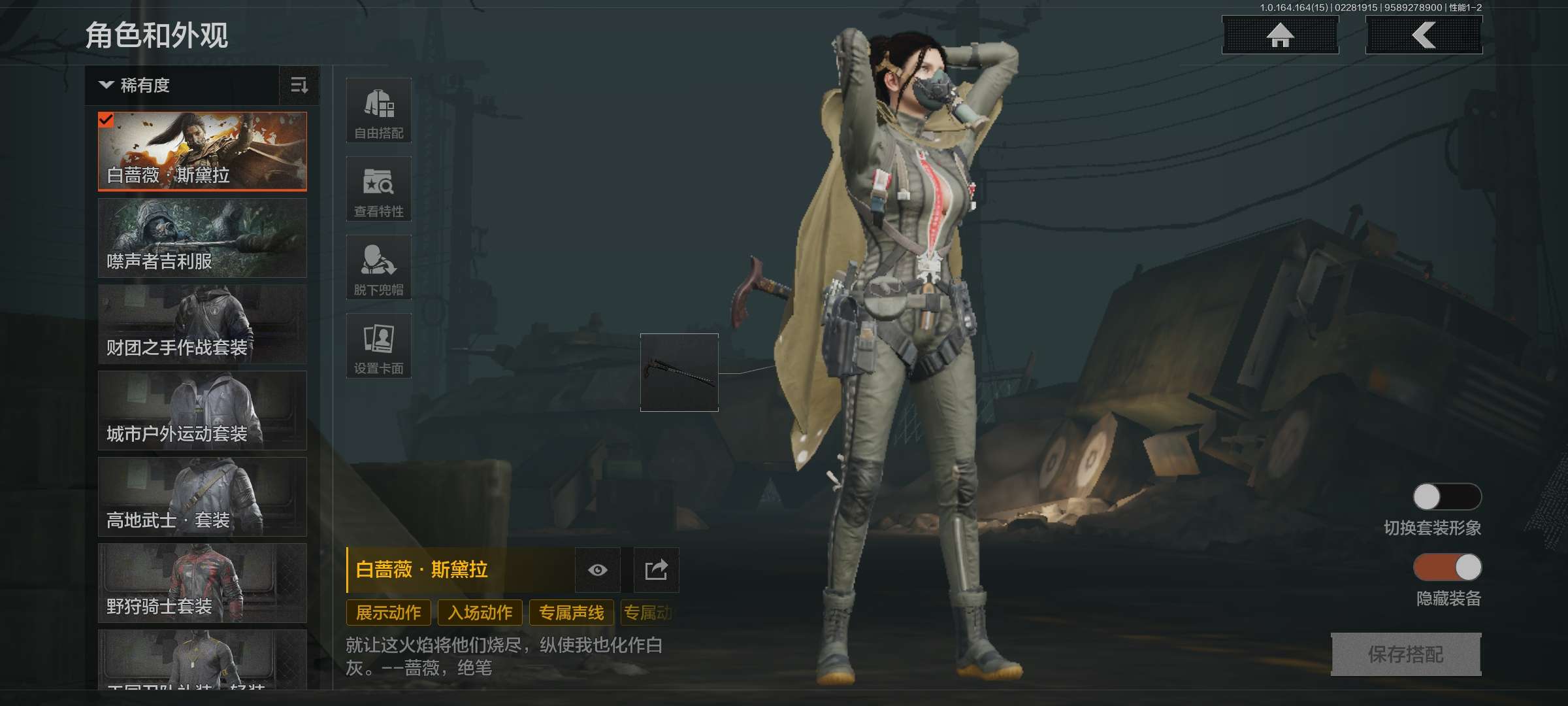Image resolution: width=1568 pixels, height=706 pixels.
Task: Click the home icon at top right
Action: pyautogui.click(x=1279, y=36)
